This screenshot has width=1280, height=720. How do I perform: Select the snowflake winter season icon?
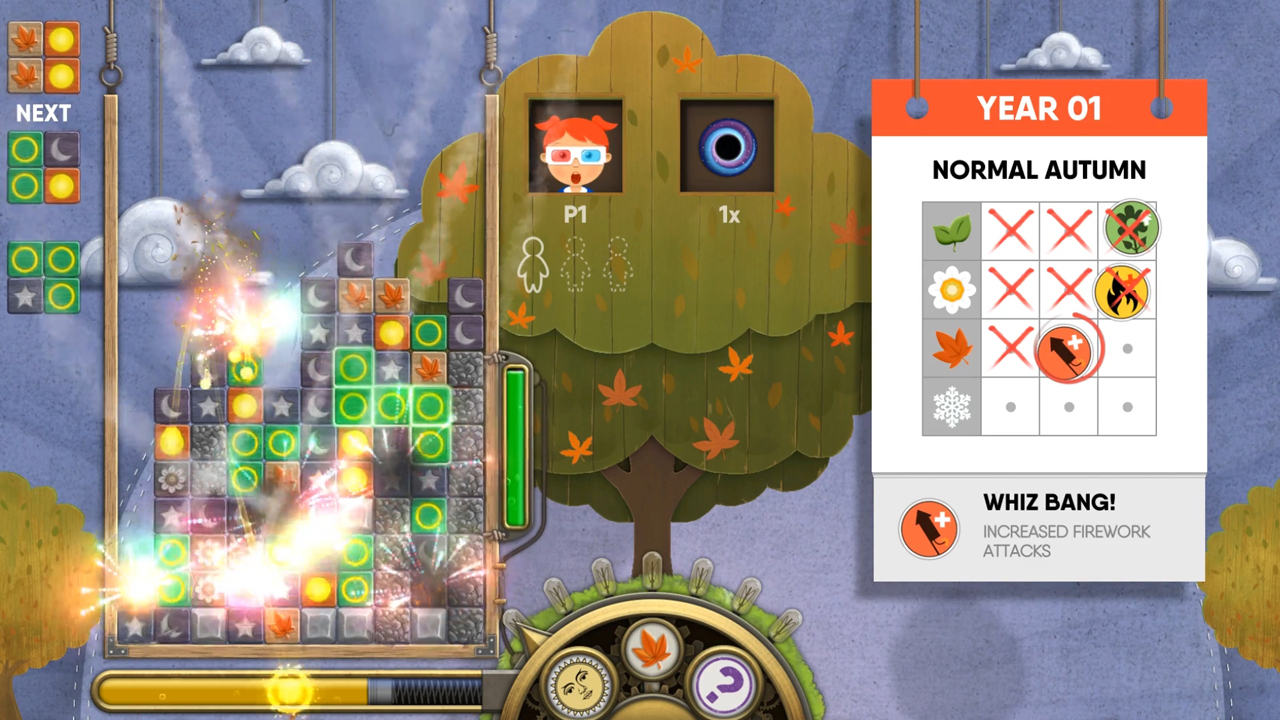pos(951,407)
